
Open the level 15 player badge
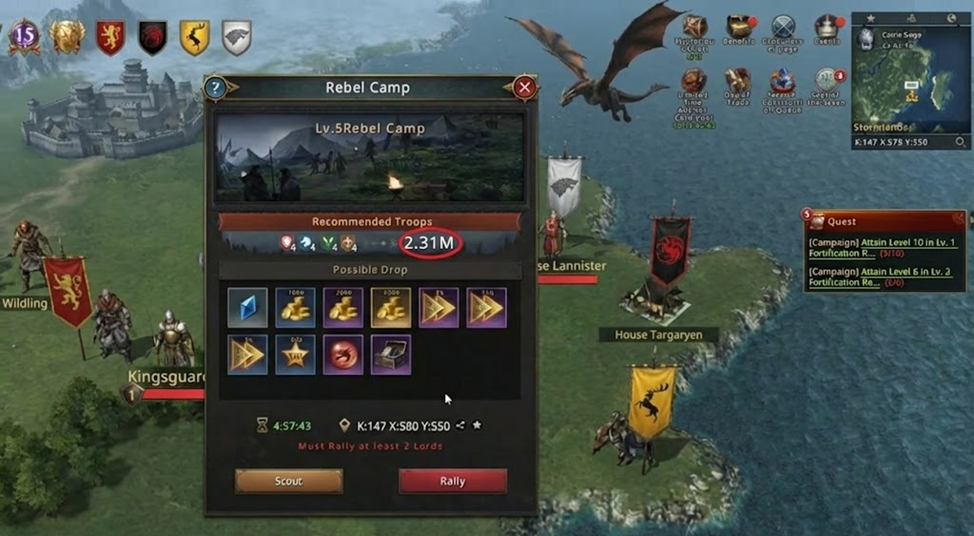pyautogui.click(x=24, y=37)
